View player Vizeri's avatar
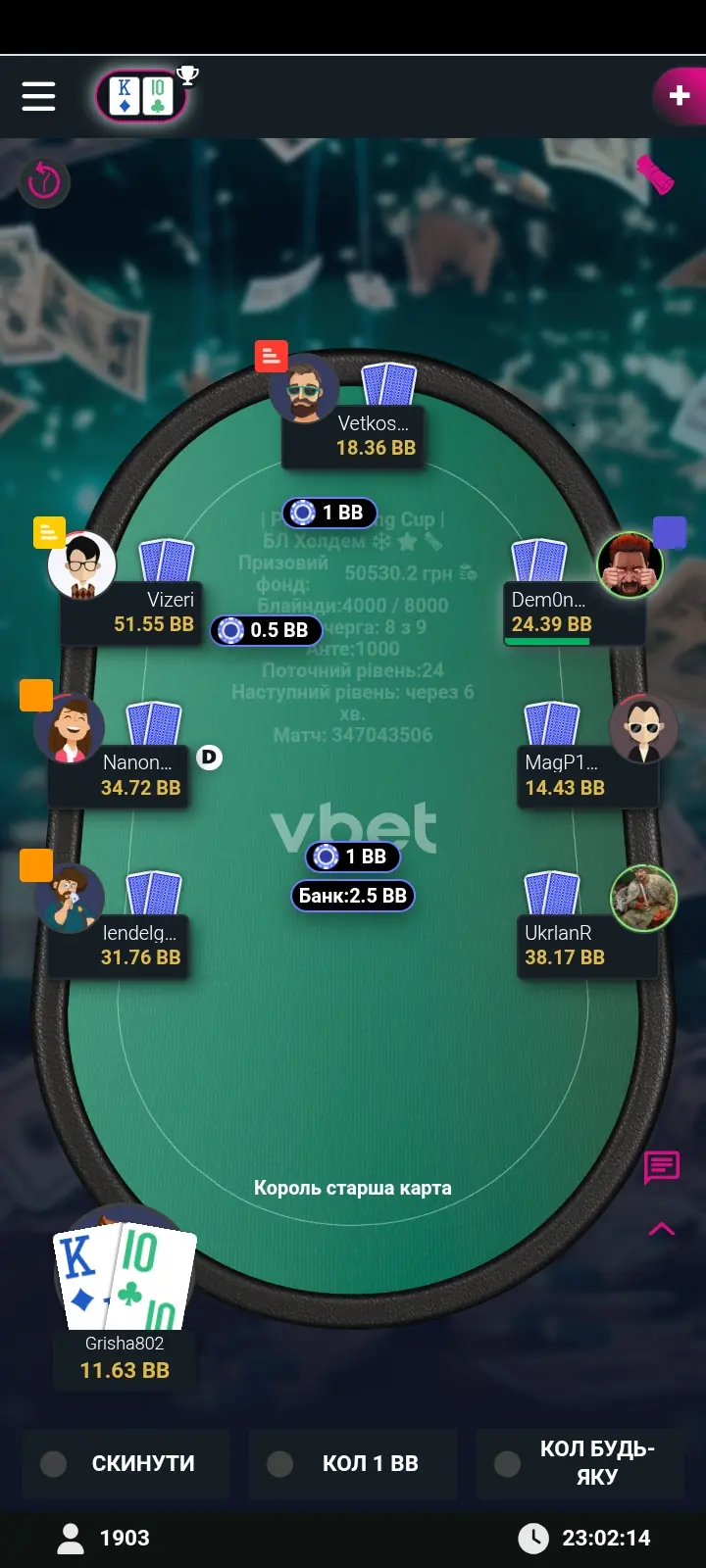 coord(82,565)
